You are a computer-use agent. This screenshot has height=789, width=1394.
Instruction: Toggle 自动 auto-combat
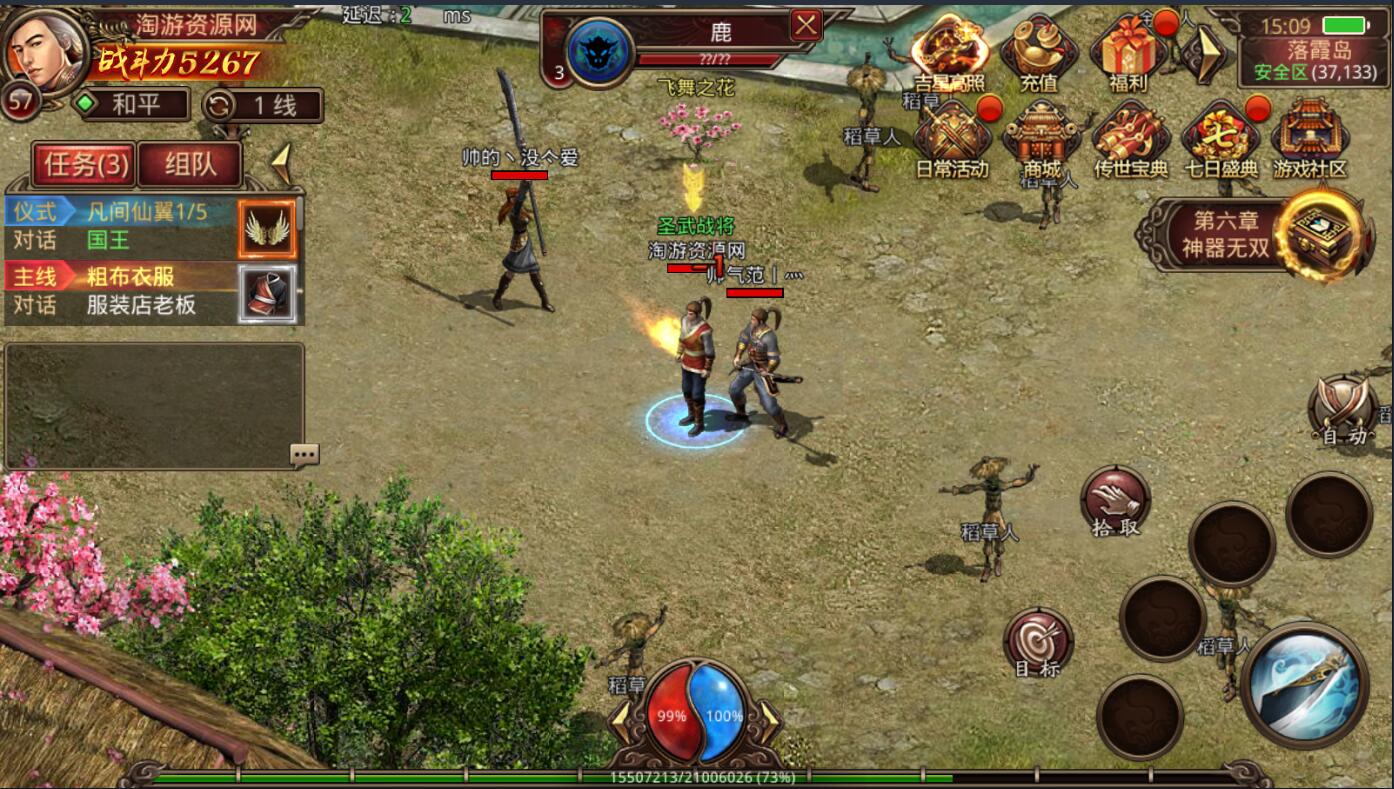click(x=1343, y=410)
